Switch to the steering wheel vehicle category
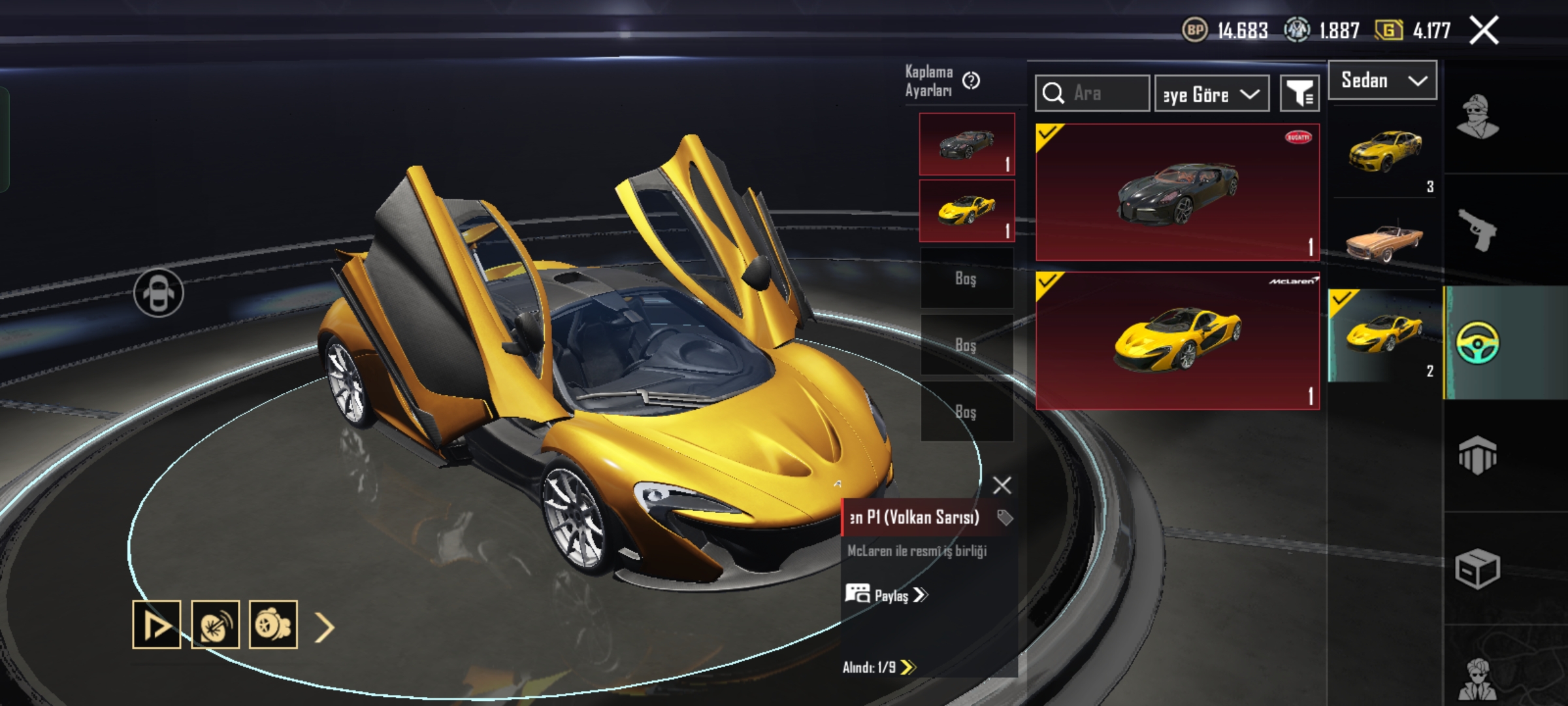 click(1478, 343)
